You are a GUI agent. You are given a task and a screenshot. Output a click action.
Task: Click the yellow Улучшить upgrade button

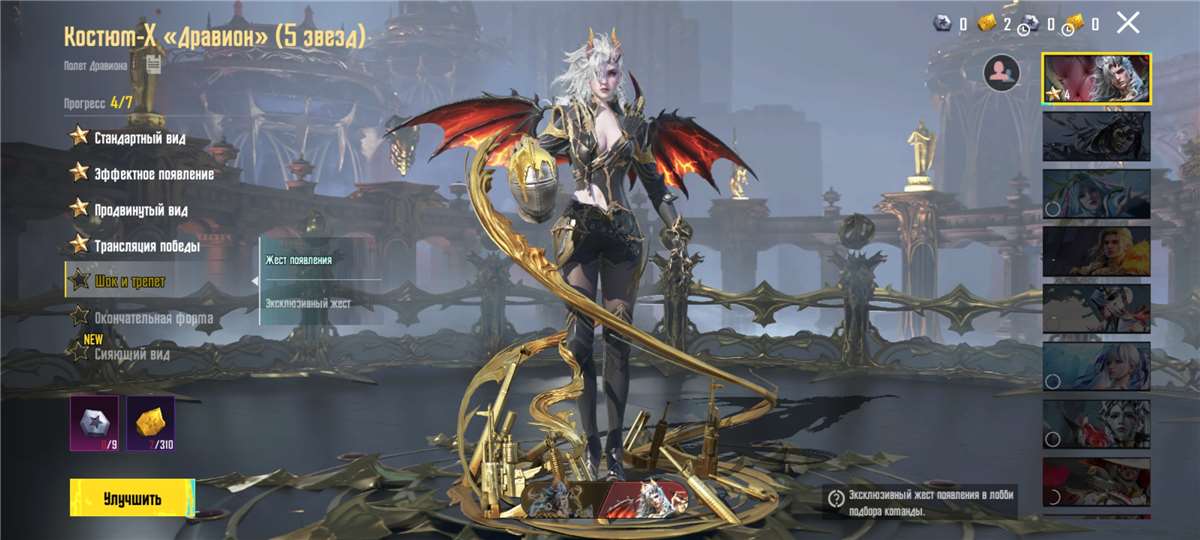(132, 498)
